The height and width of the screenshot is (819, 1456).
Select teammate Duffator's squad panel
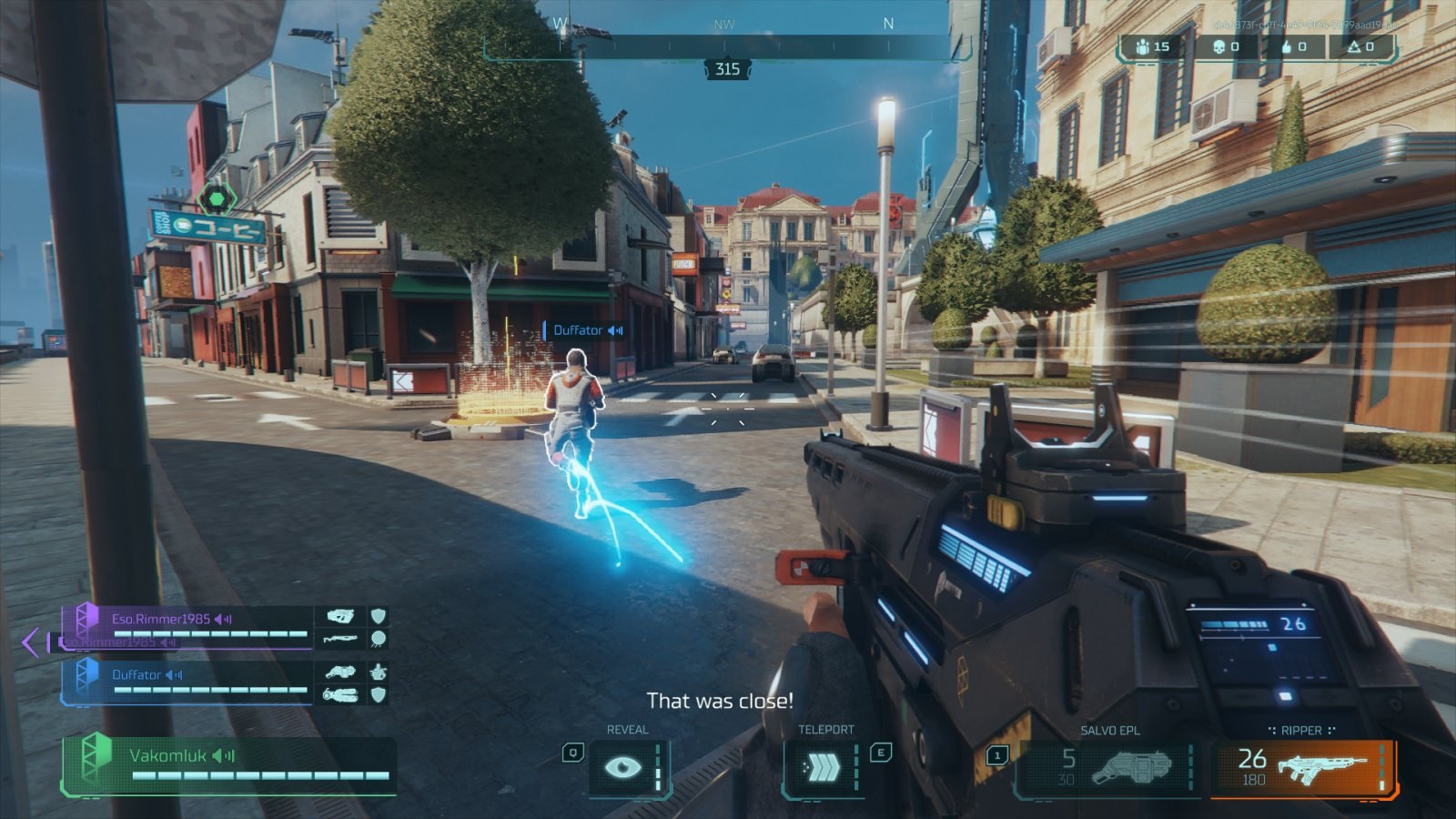click(187, 683)
